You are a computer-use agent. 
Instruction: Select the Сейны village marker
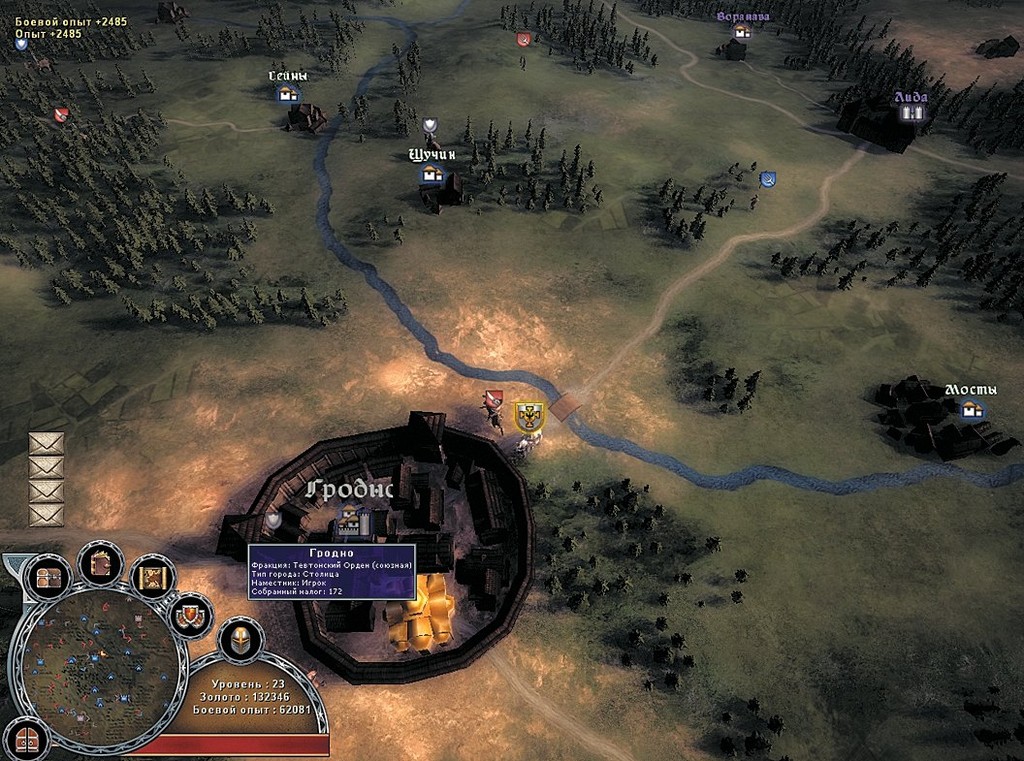pyautogui.click(x=288, y=93)
